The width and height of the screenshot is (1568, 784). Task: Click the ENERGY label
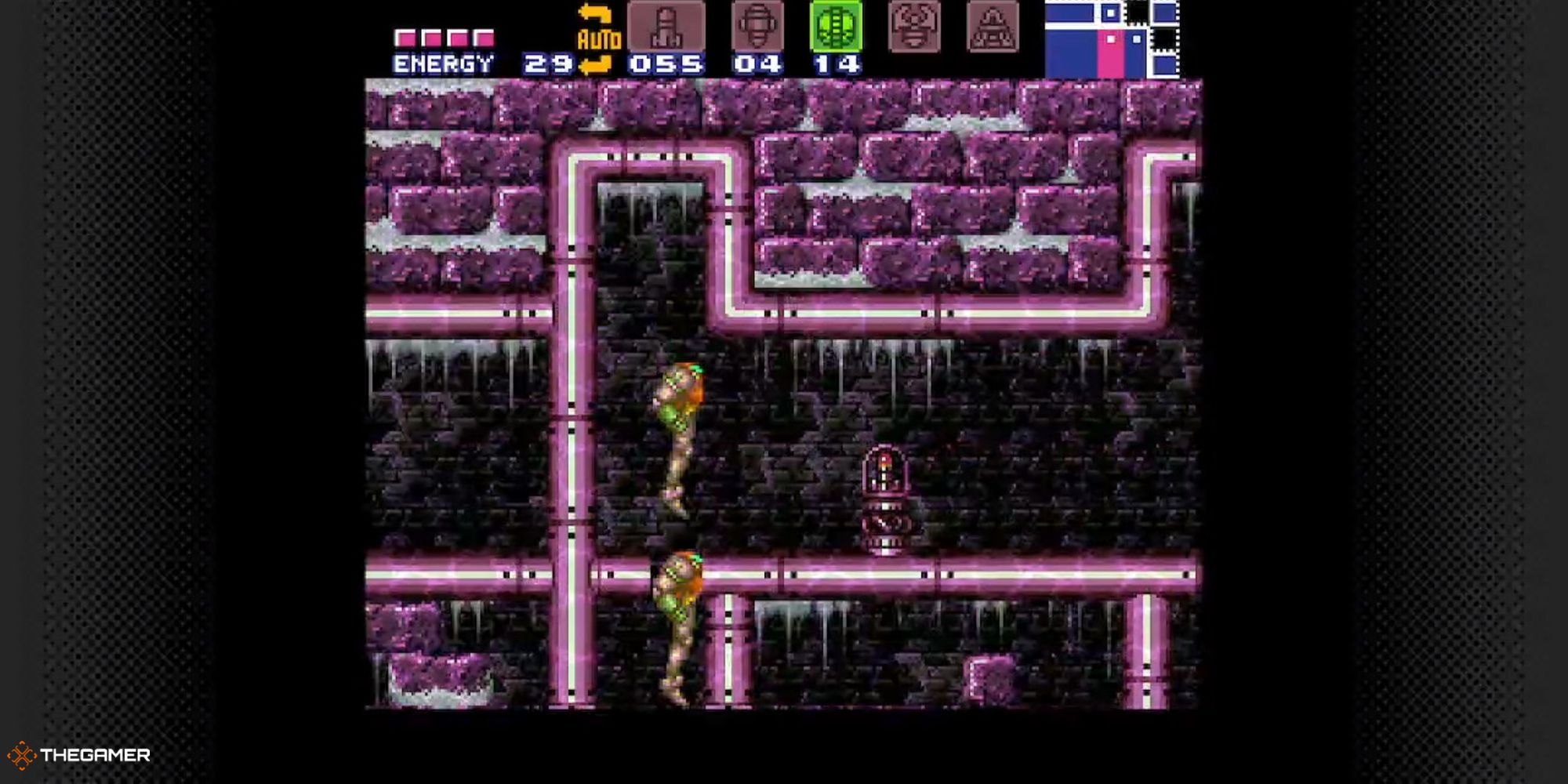443,61
